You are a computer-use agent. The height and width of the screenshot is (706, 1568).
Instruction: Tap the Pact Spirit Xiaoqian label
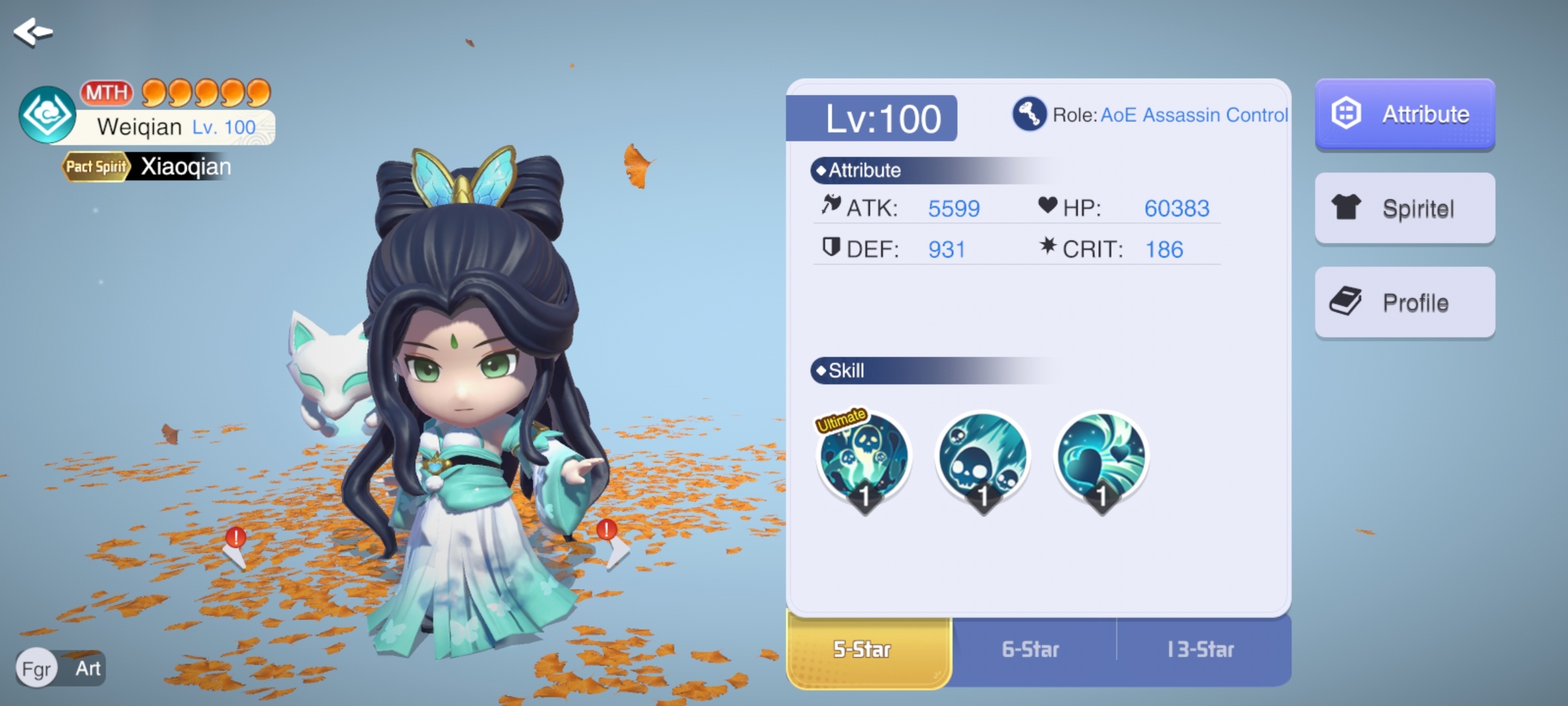pyautogui.click(x=148, y=167)
